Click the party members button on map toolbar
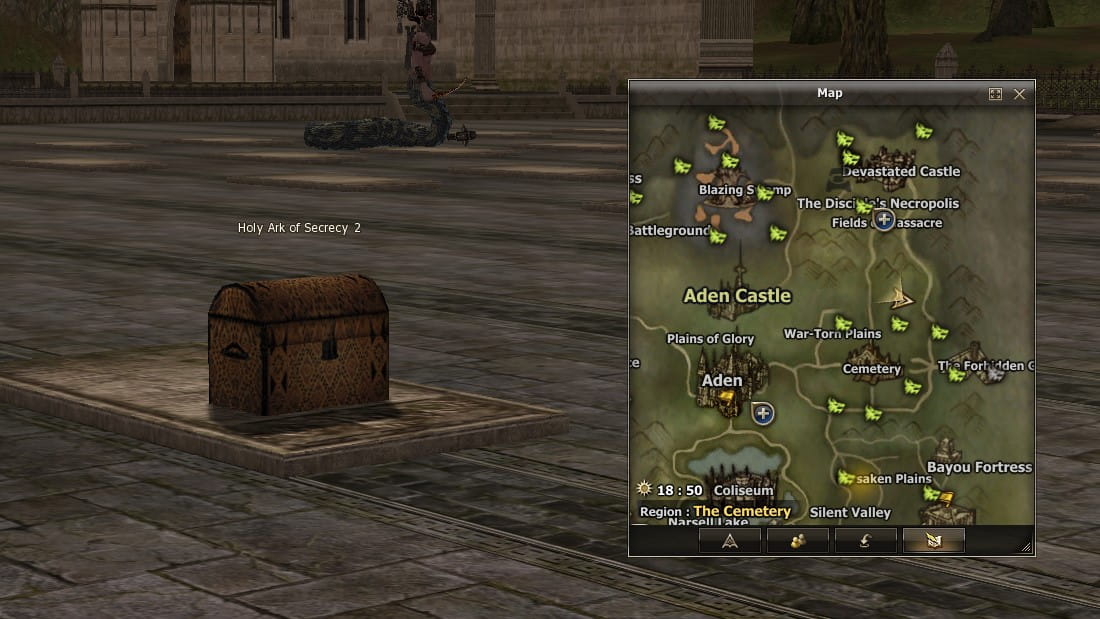This screenshot has height=619, width=1100. pos(797,541)
